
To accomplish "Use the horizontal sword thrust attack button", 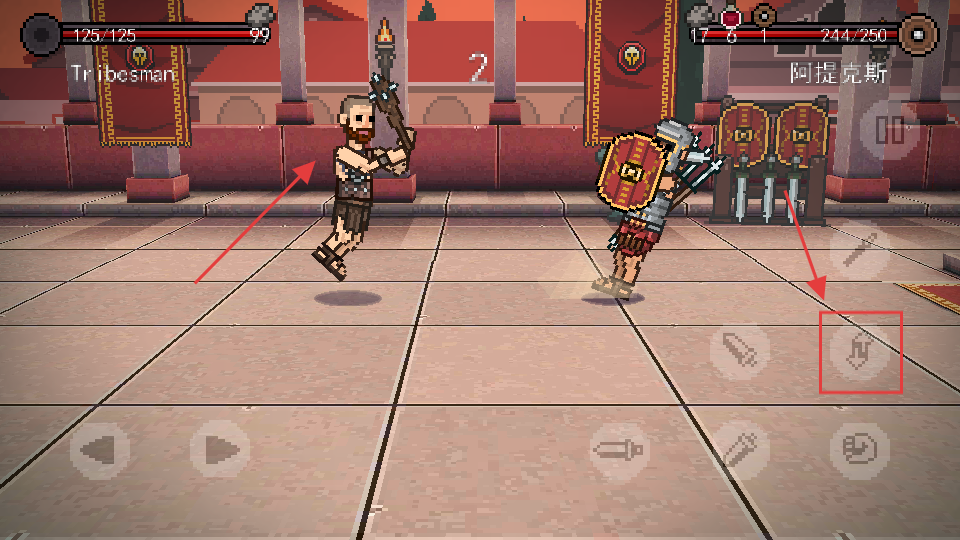I will click(620, 450).
